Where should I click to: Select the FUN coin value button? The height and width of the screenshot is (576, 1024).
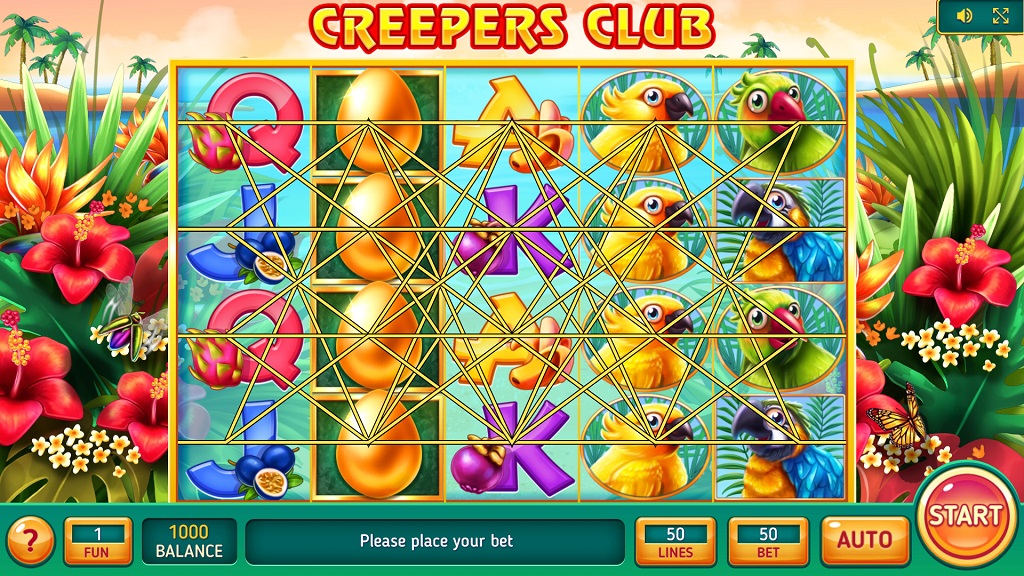click(x=98, y=541)
